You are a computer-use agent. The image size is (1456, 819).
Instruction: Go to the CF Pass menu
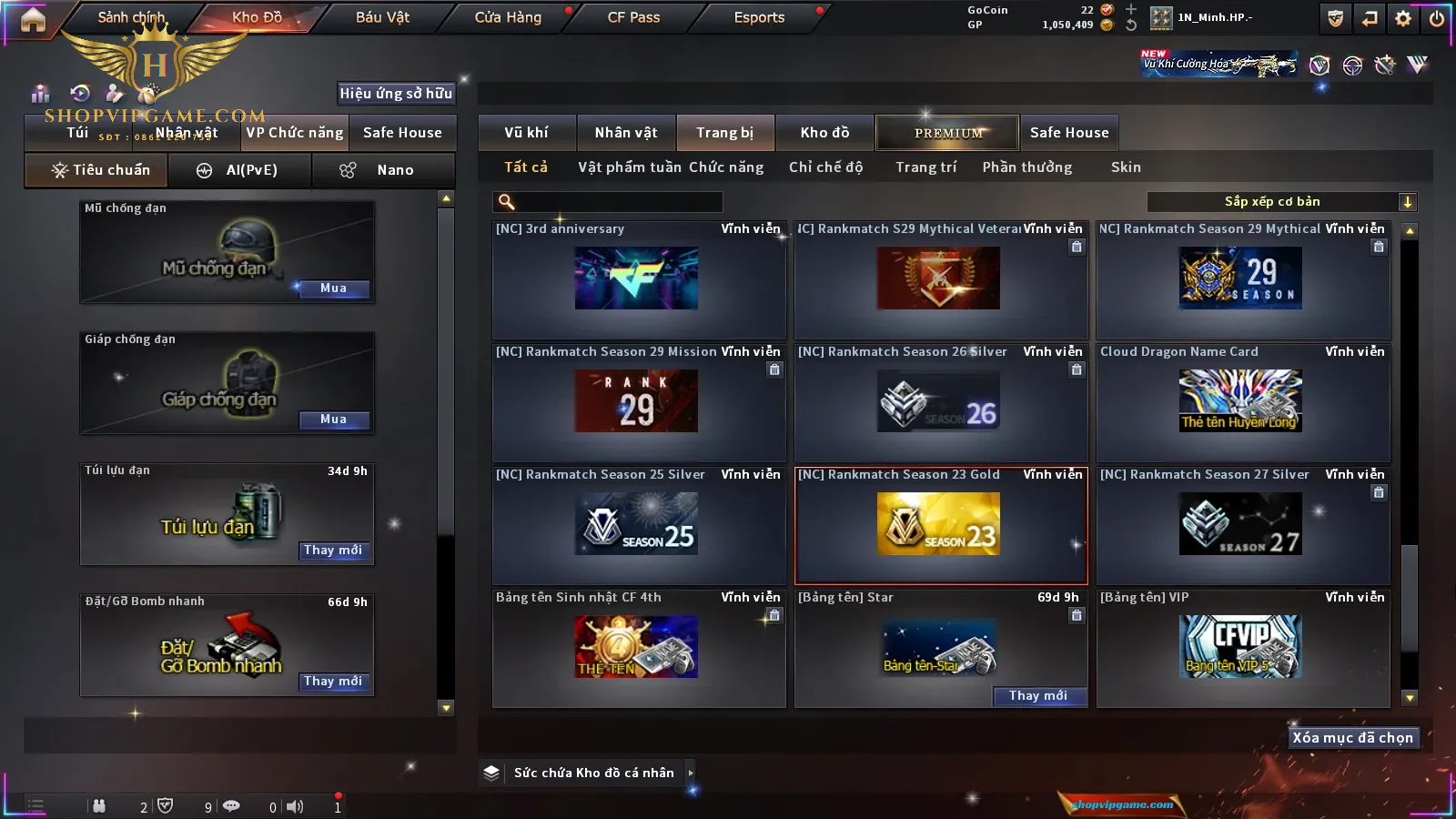pos(633,17)
